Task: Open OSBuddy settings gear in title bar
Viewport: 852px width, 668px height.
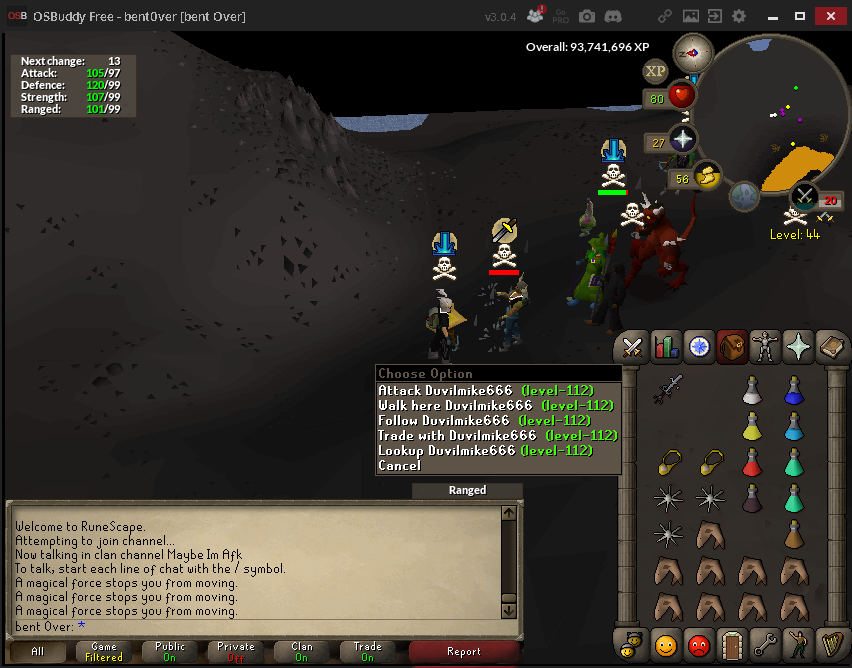Action: click(739, 16)
